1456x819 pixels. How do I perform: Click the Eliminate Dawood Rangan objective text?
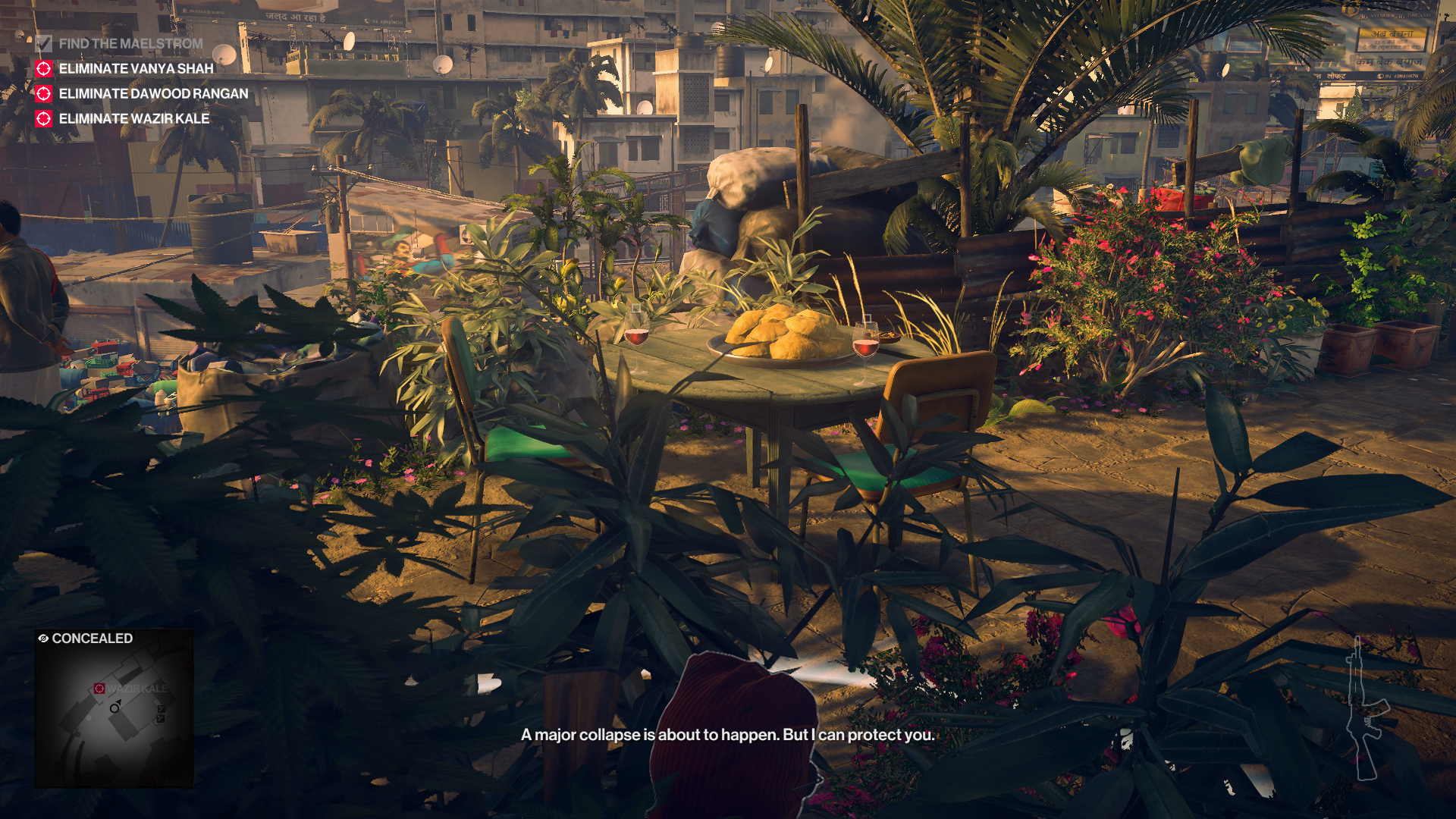click(x=152, y=94)
